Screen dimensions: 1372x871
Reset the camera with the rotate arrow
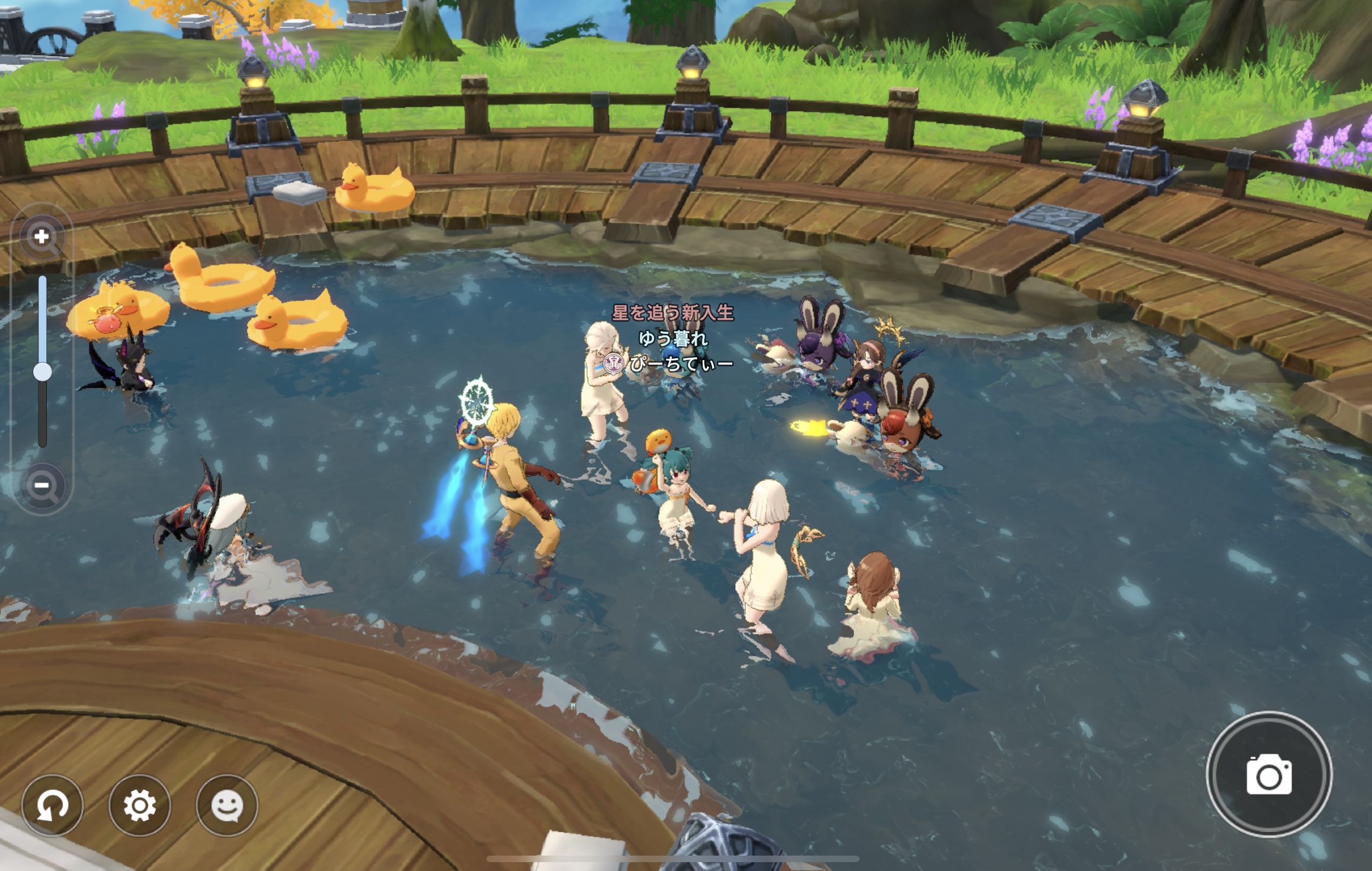point(52,805)
